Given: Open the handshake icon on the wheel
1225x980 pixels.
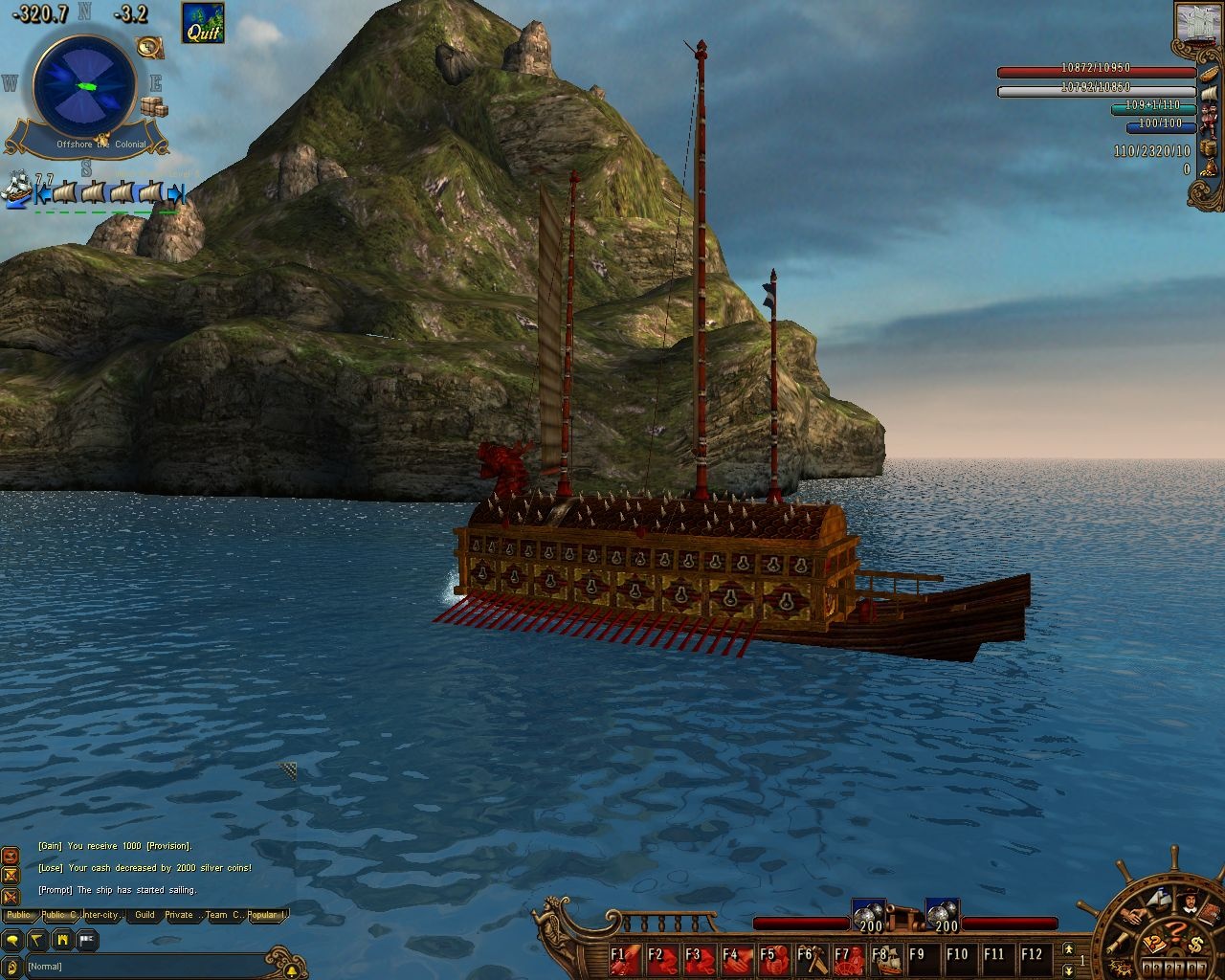Looking at the screenshot, I should point(1133,916).
